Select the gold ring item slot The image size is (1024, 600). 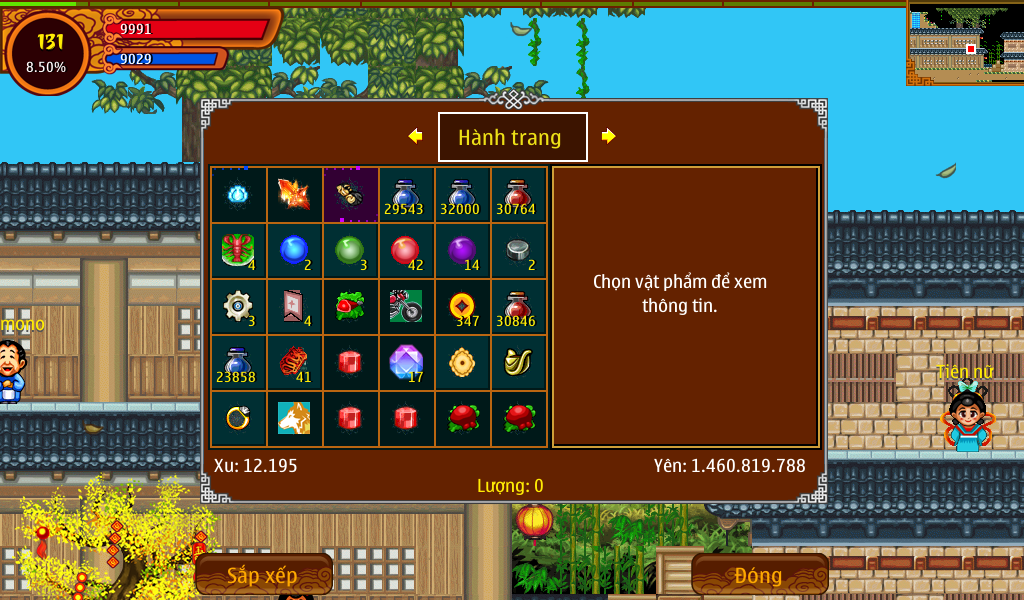click(x=238, y=419)
